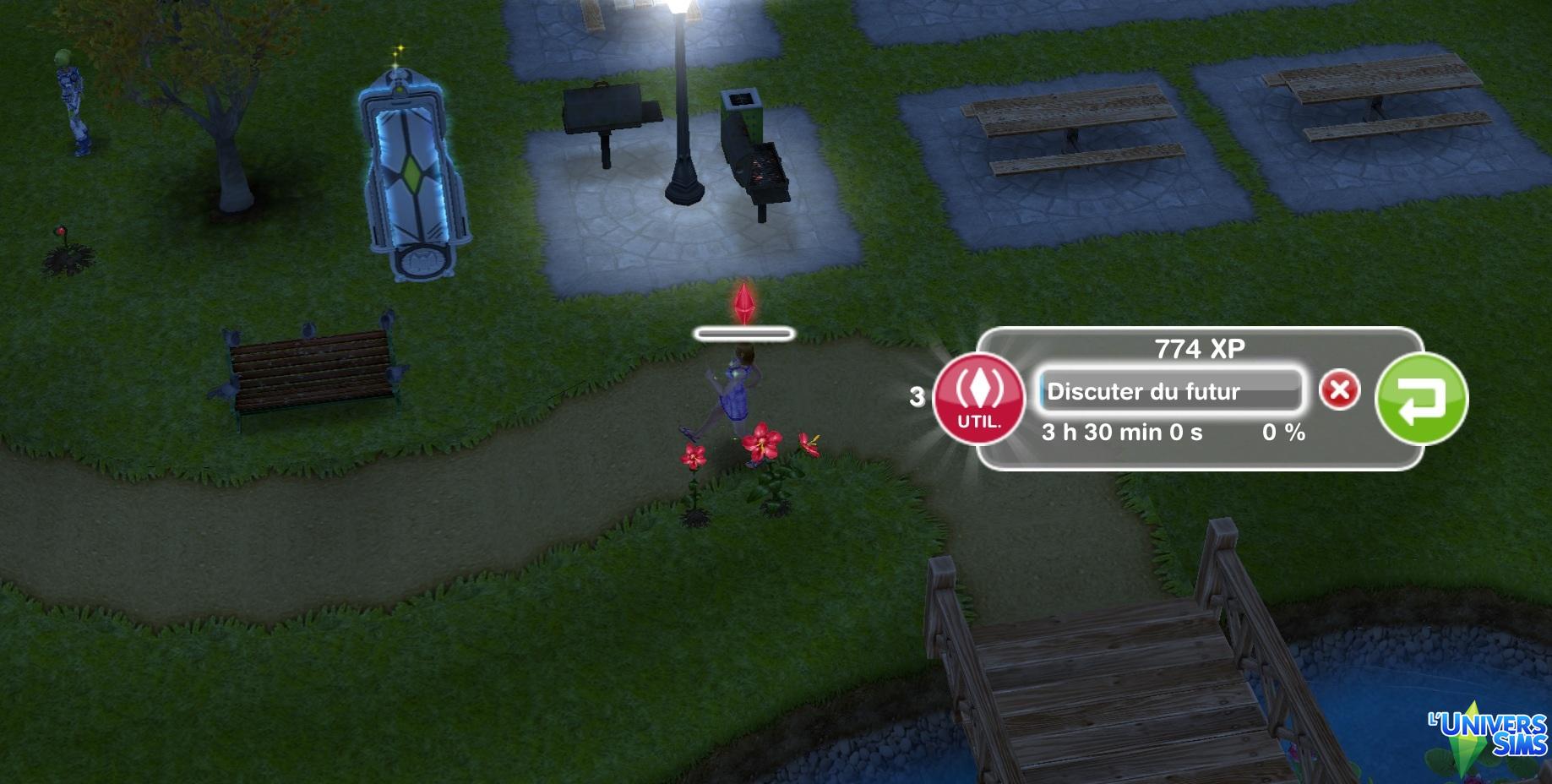
Task: Cancel the Discuter du futur action
Action: (1339, 390)
